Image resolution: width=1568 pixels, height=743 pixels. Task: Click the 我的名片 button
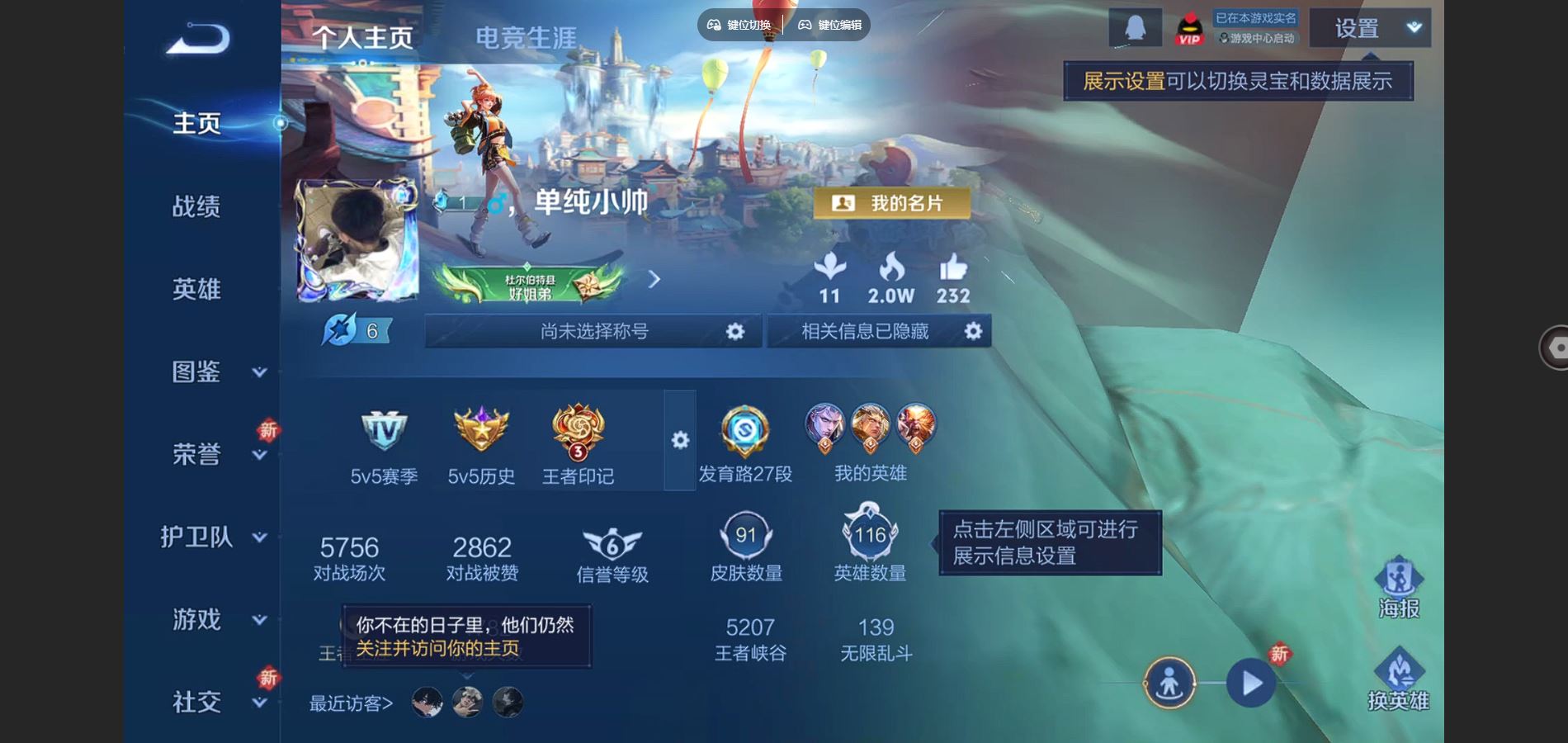click(x=892, y=203)
